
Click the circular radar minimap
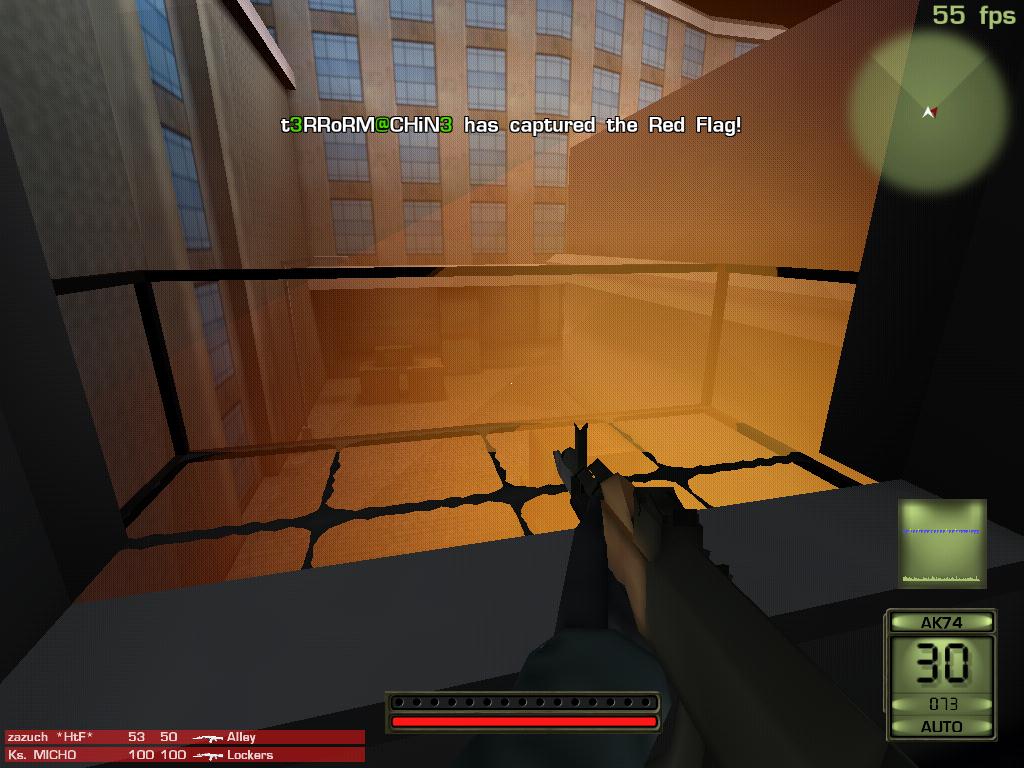coord(929,111)
